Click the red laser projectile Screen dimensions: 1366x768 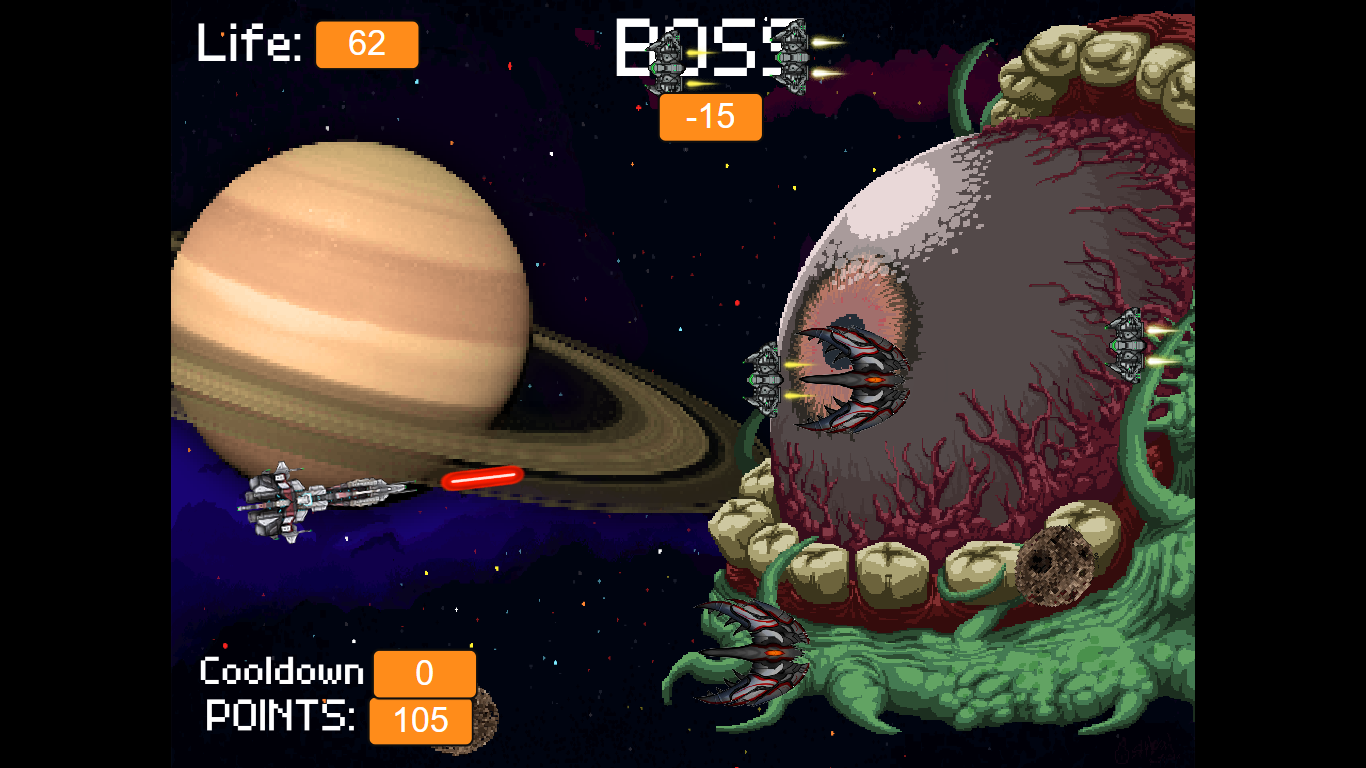(482, 476)
